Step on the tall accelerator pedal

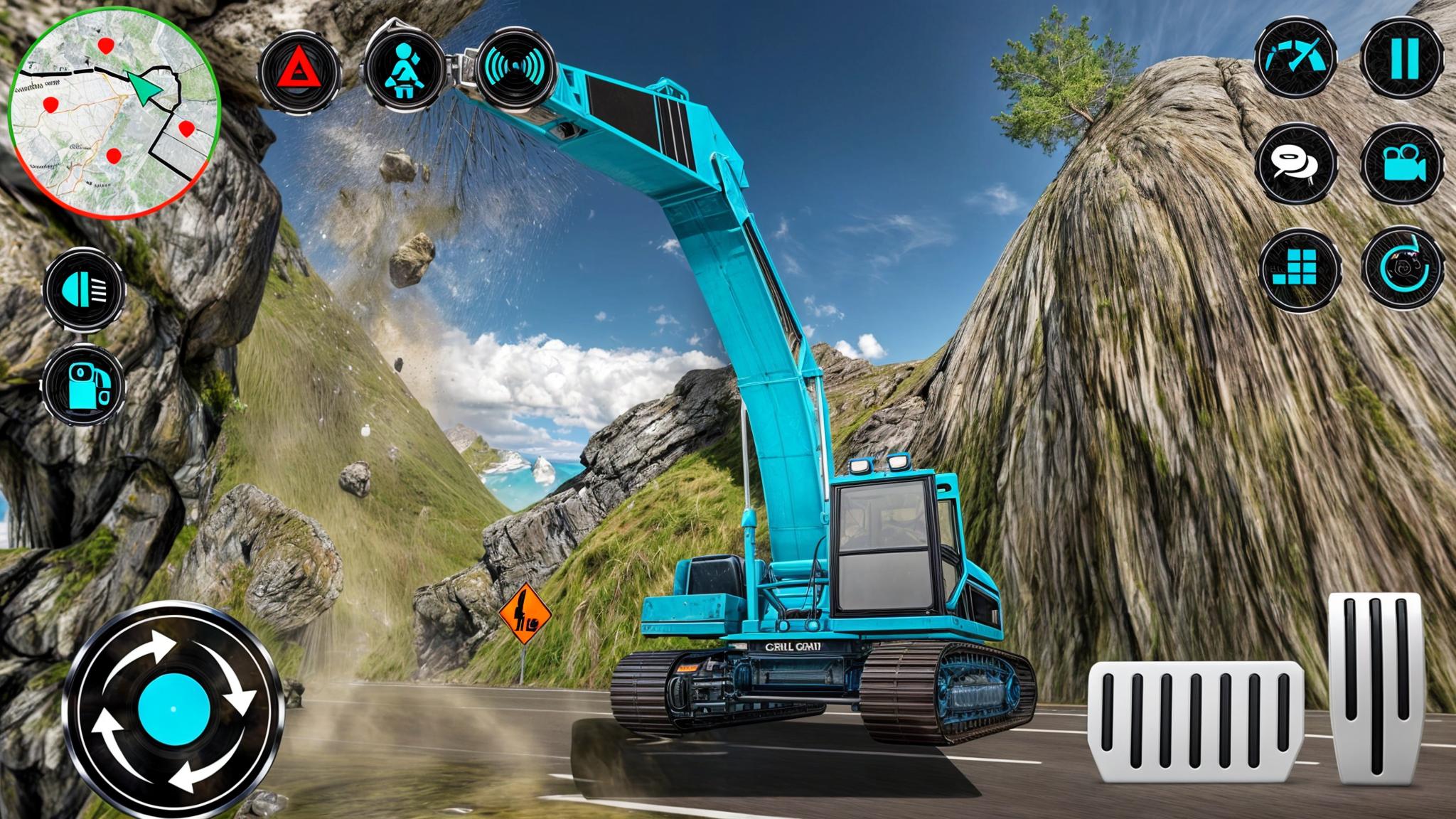(x=1376, y=687)
